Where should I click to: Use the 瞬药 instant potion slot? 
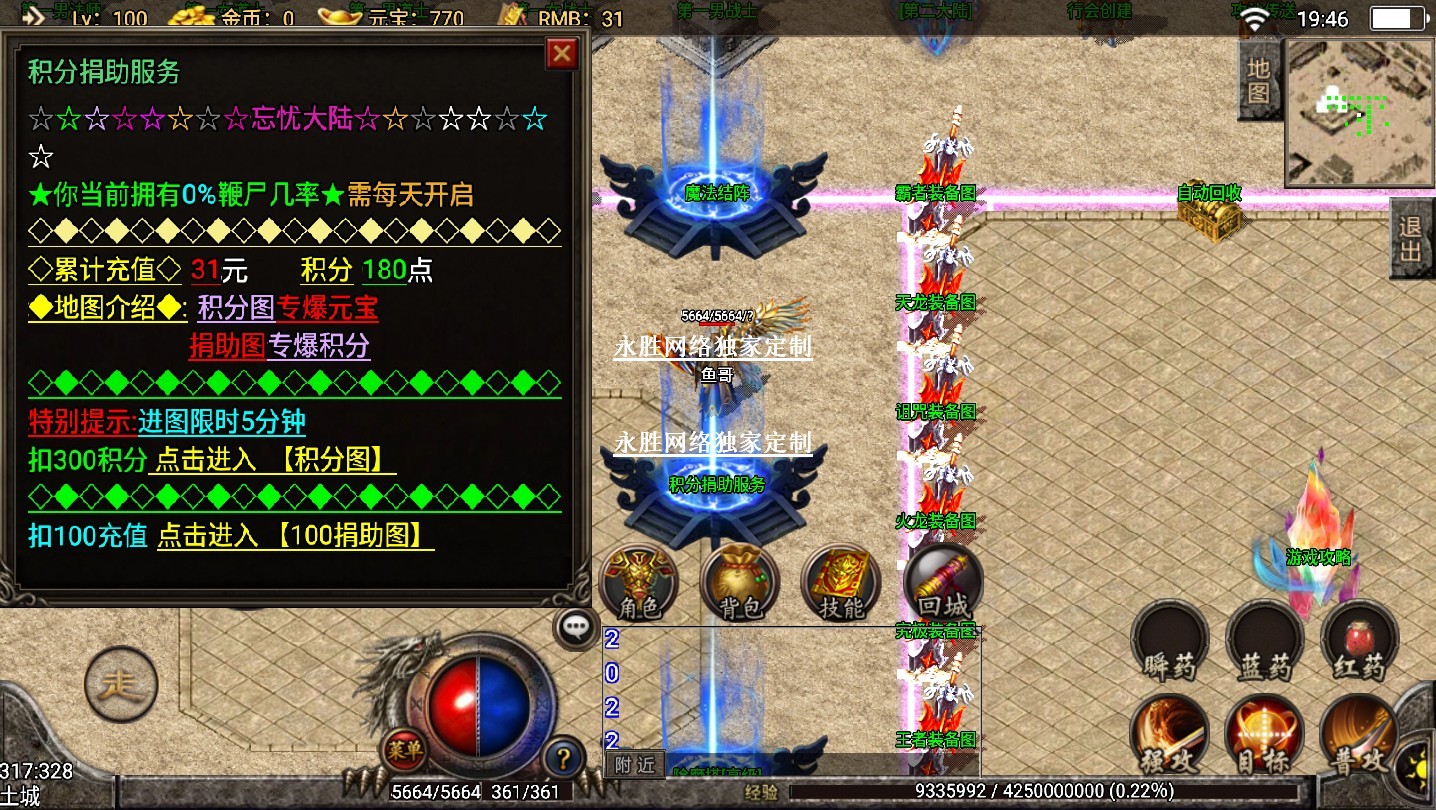(x=1168, y=640)
